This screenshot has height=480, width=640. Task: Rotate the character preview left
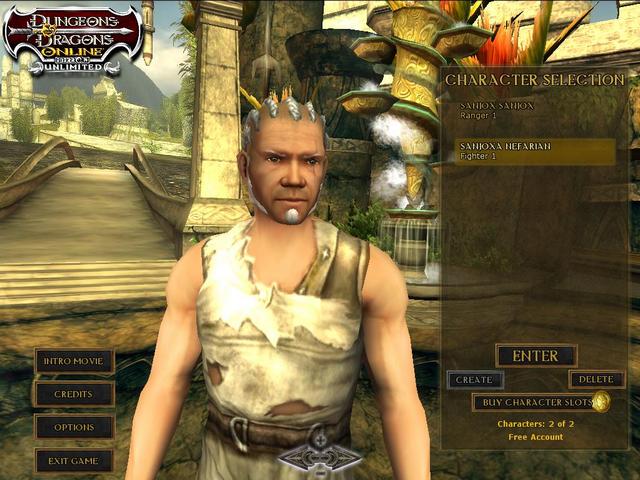pos(292,457)
